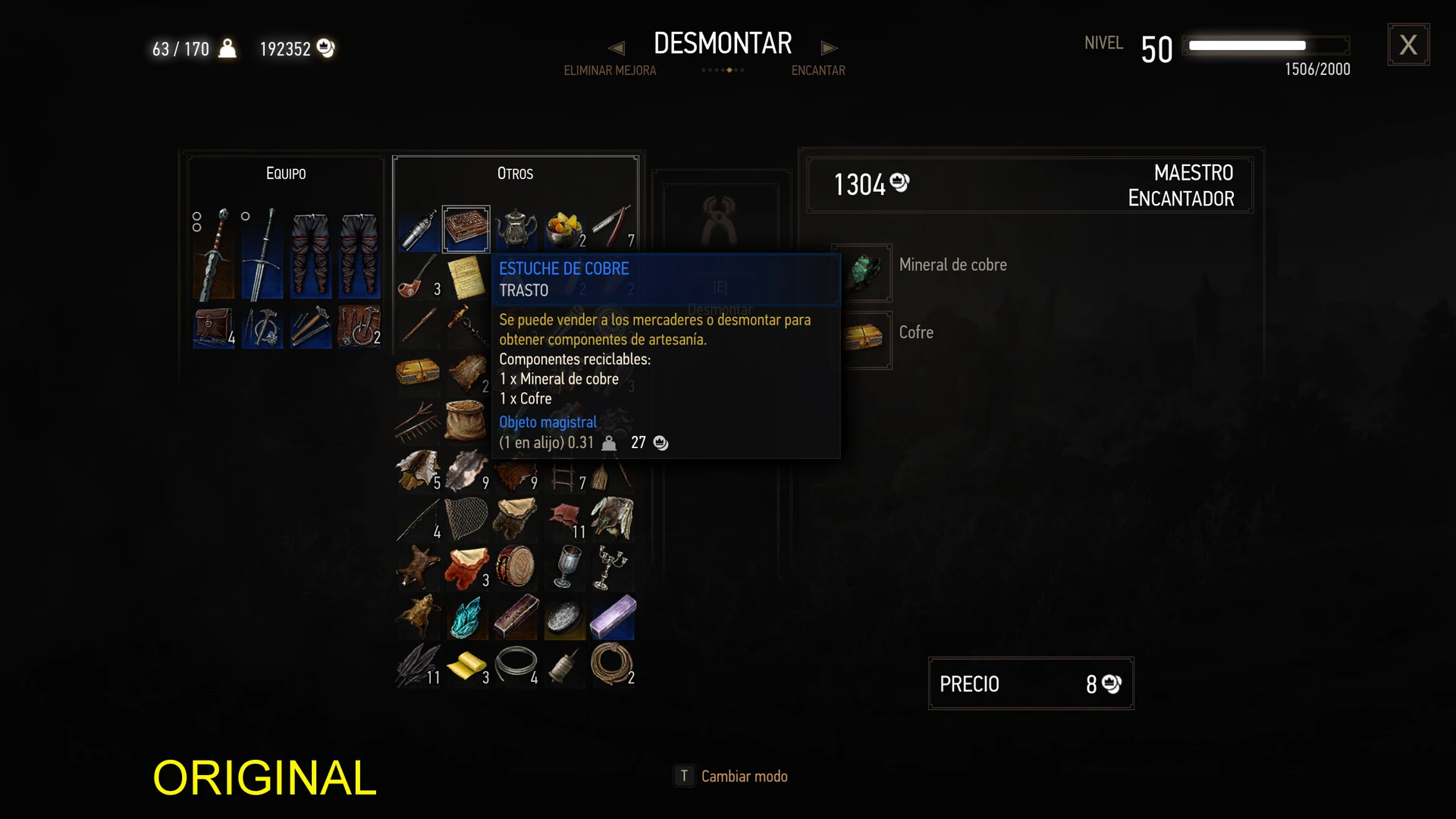Select the copper case item slot
The image size is (1456, 819).
point(466,228)
